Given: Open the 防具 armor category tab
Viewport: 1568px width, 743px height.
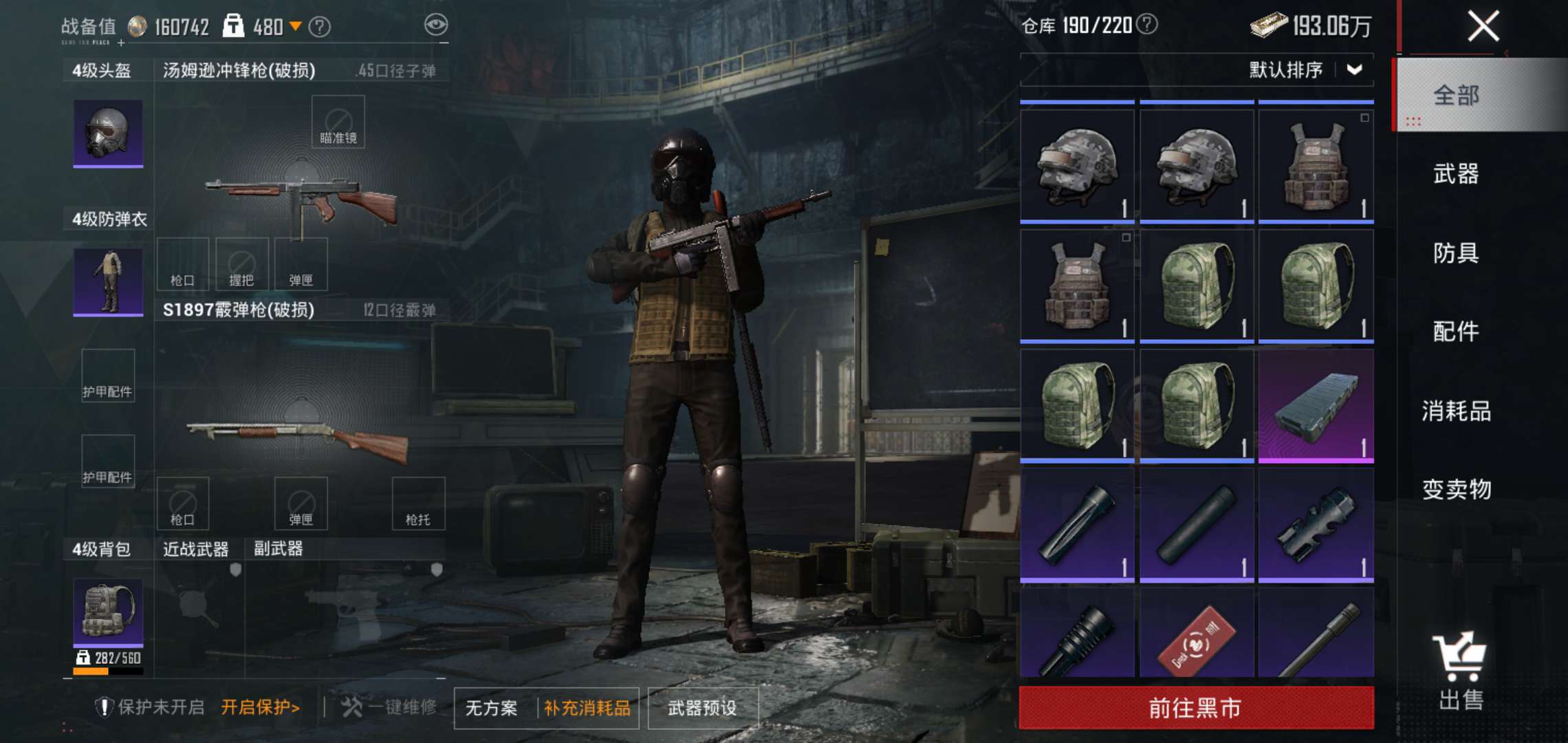Looking at the screenshot, I should pos(1456,252).
